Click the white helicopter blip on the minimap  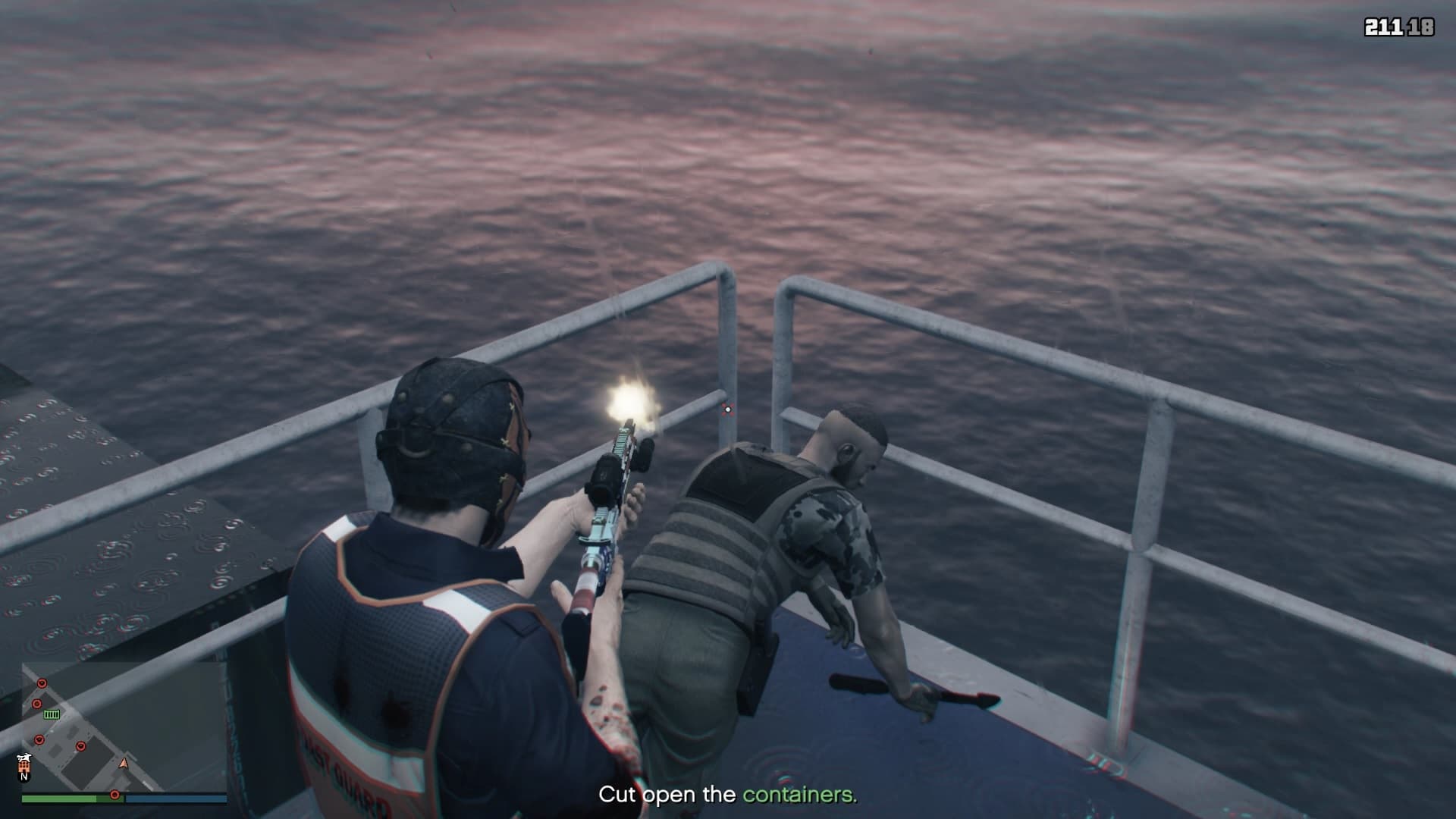click(24, 758)
